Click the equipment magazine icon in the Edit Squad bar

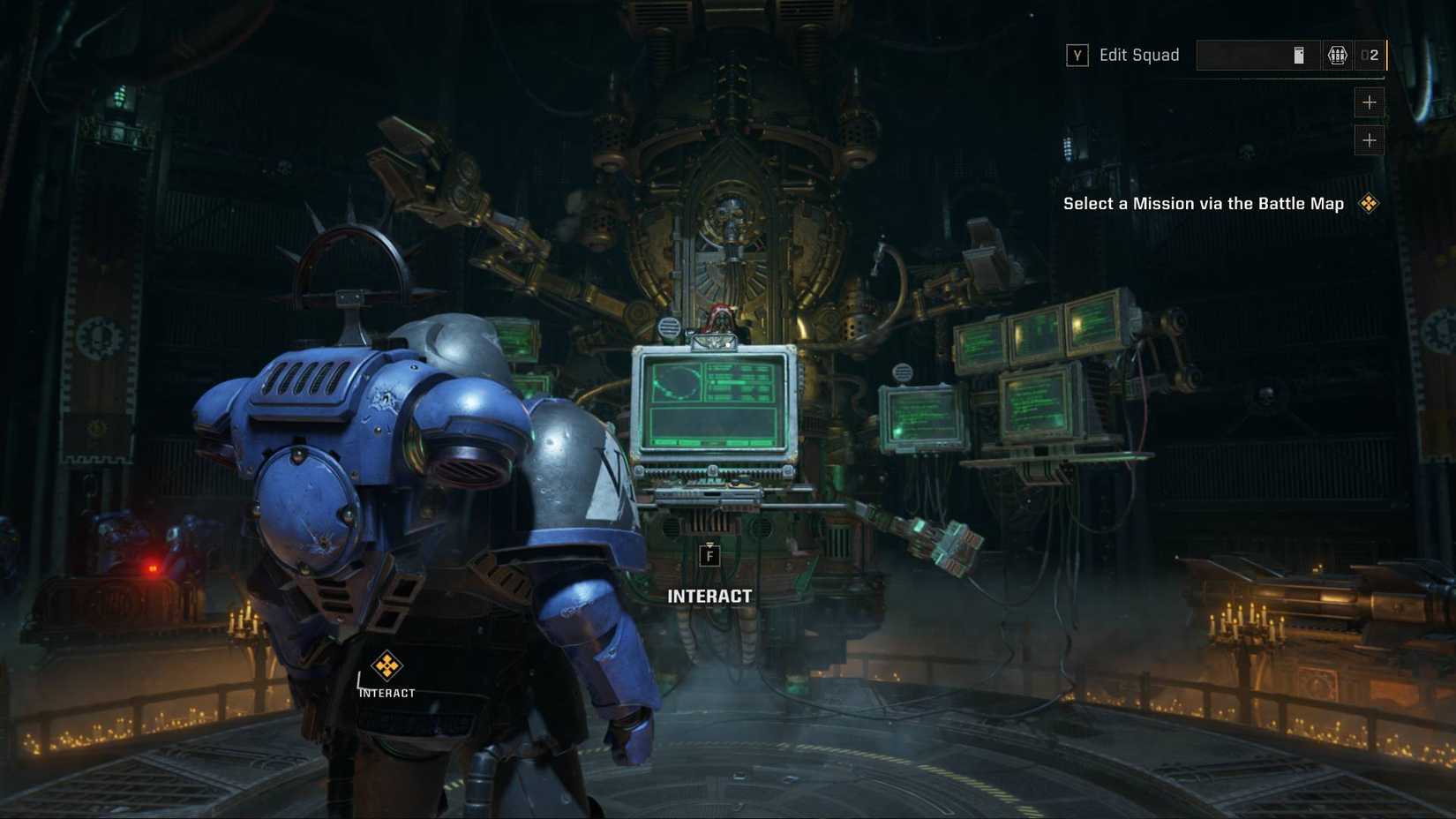click(1298, 55)
